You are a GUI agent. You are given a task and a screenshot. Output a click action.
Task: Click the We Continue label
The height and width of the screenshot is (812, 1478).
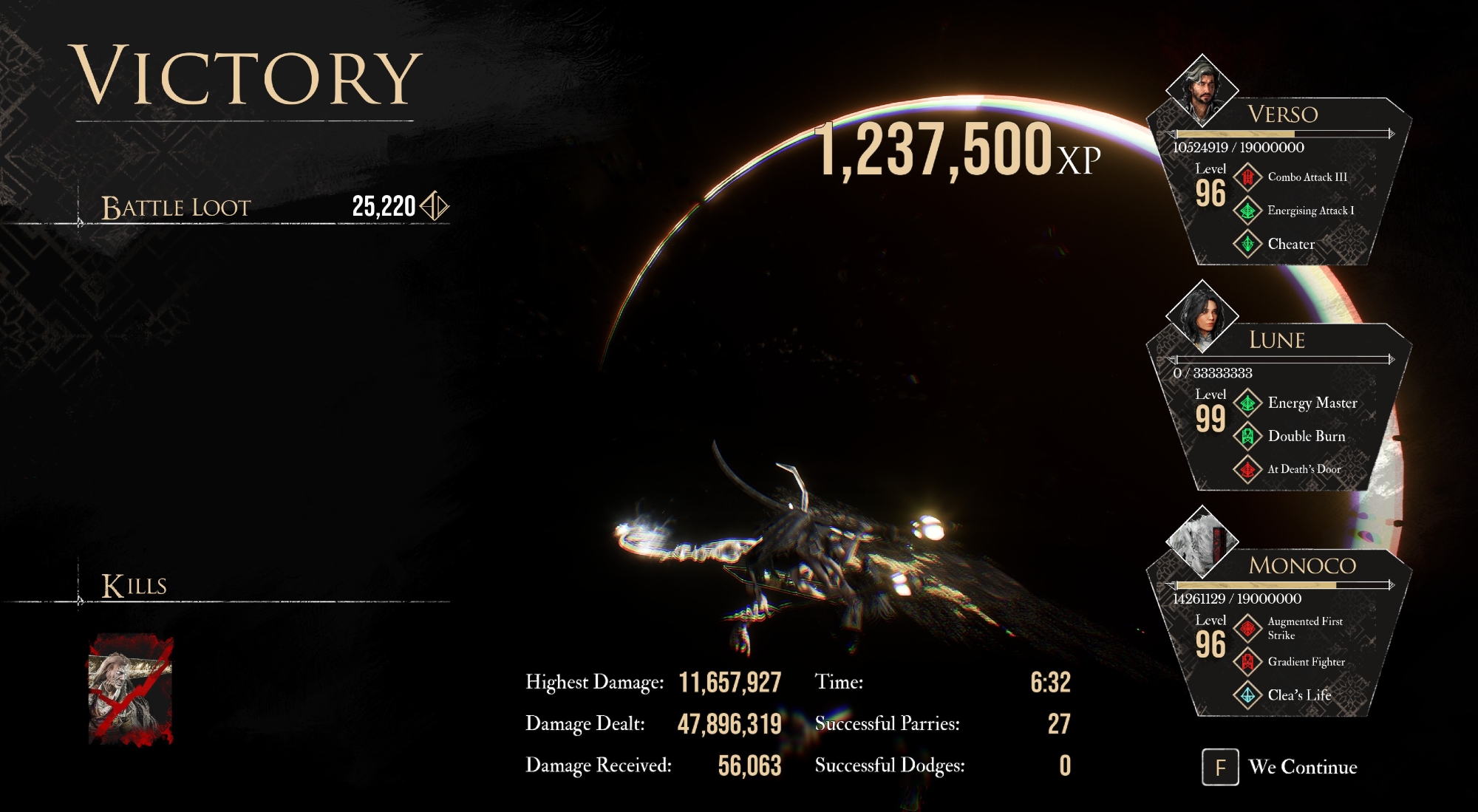tap(1302, 767)
